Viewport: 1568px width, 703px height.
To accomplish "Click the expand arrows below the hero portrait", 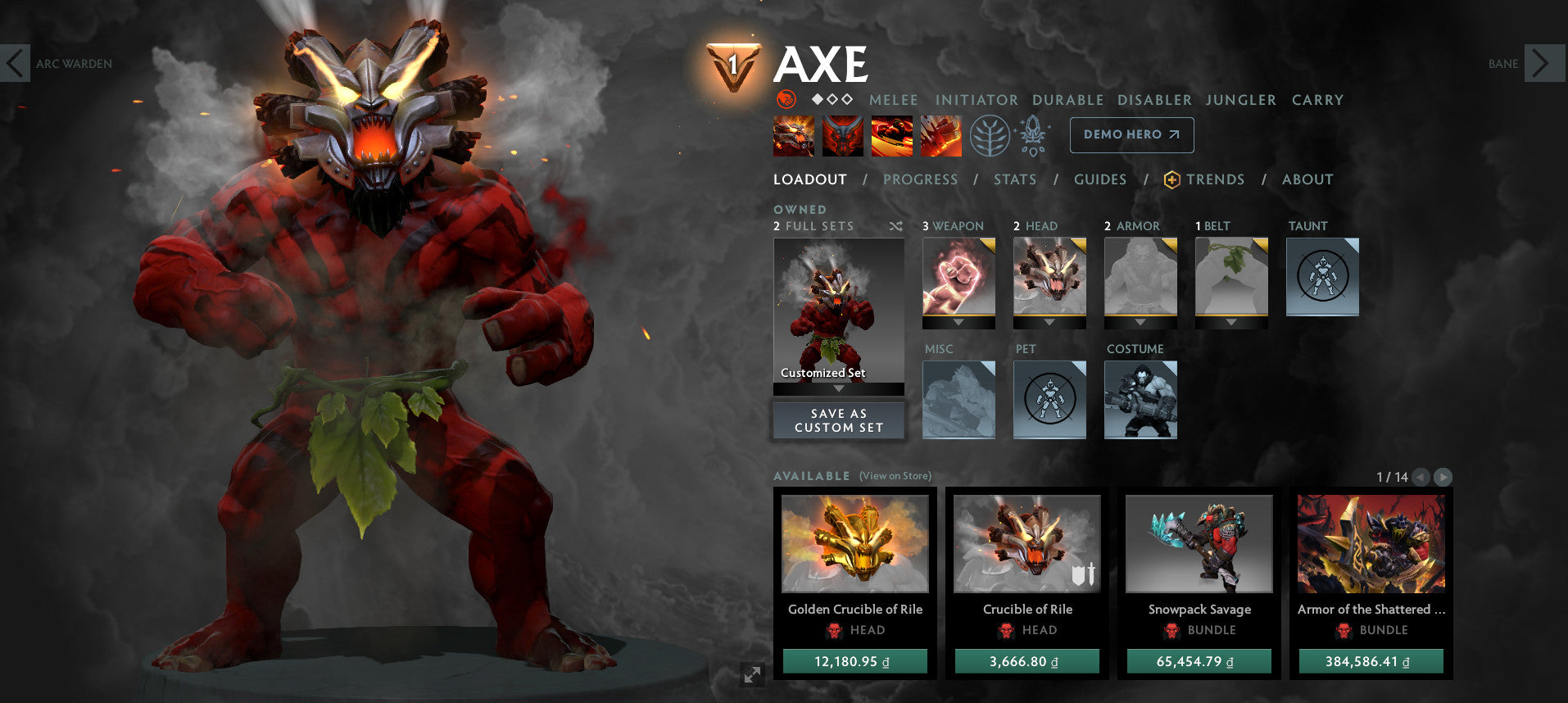I will click(752, 676).
